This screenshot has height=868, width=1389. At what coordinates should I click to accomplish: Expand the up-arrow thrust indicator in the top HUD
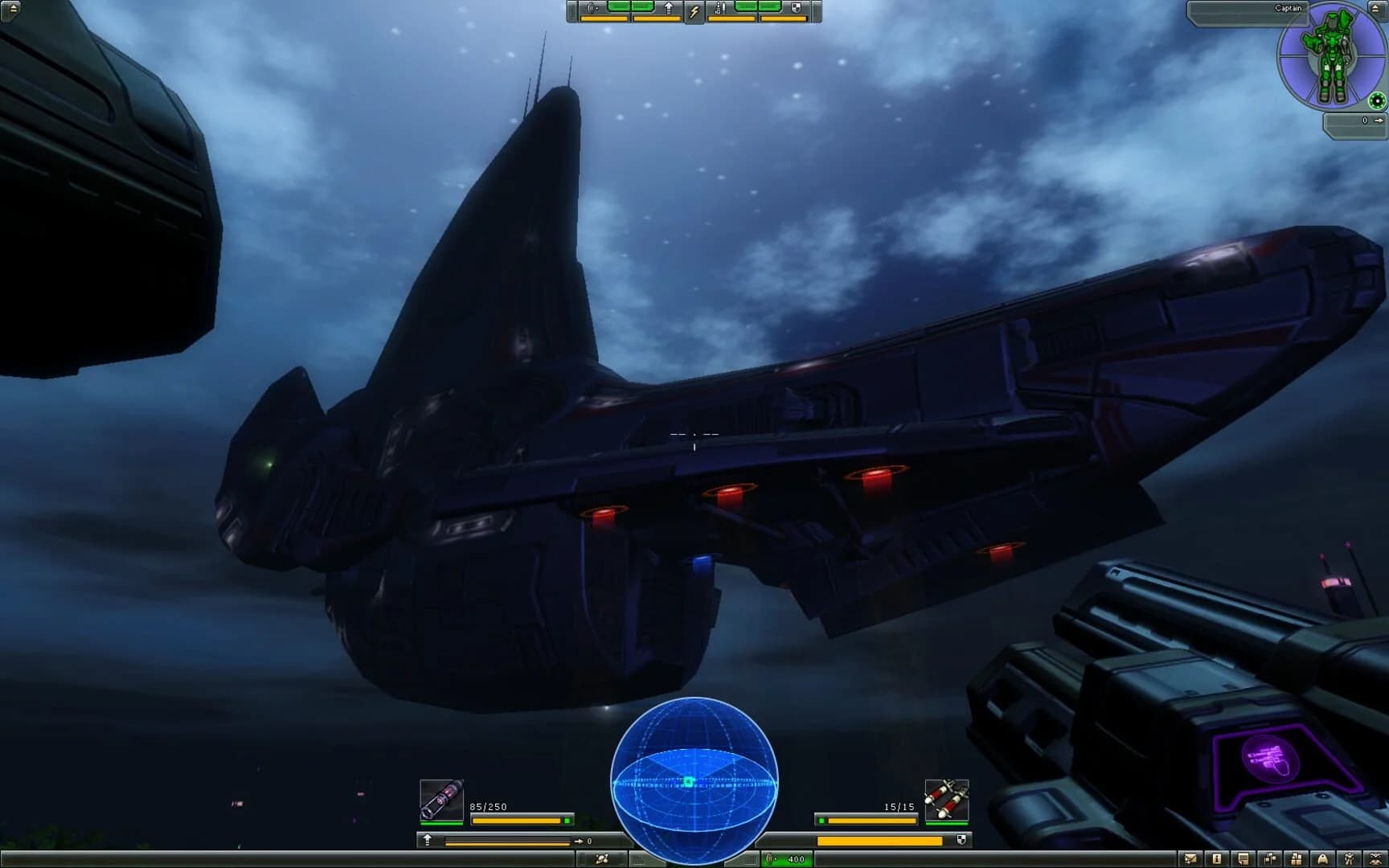(669, 9)
